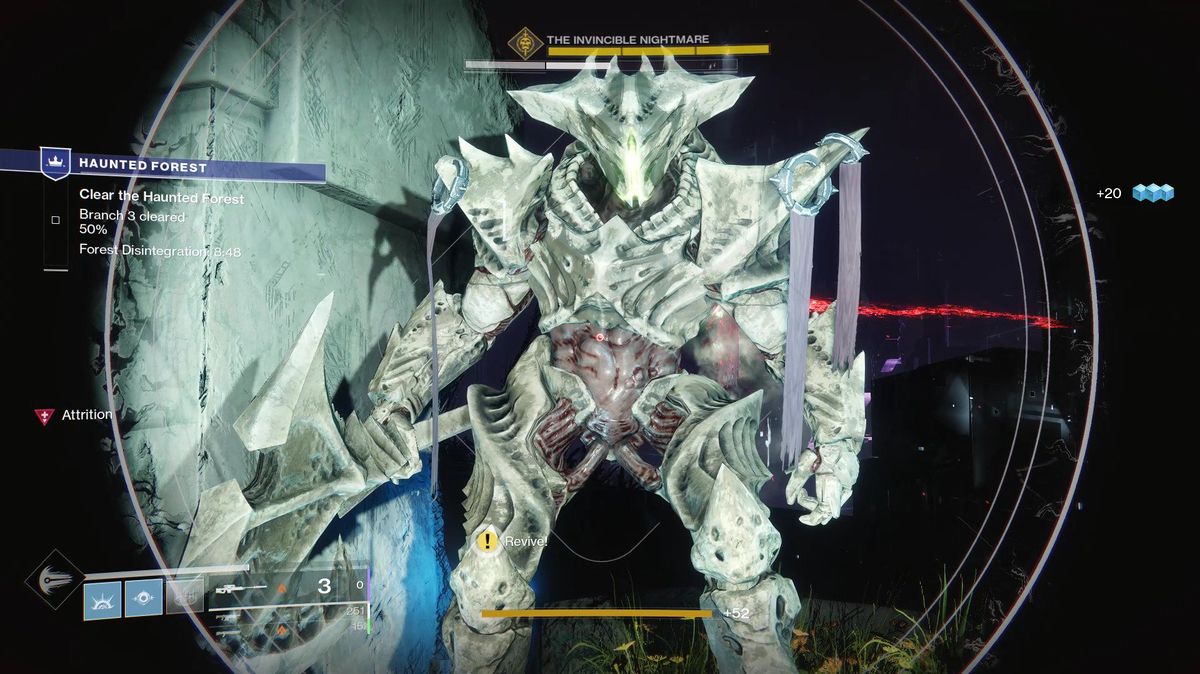This screenshot has height=674, width=1200.
Task: Activate the grenade ability icon
Action: [x=102, y=598]
